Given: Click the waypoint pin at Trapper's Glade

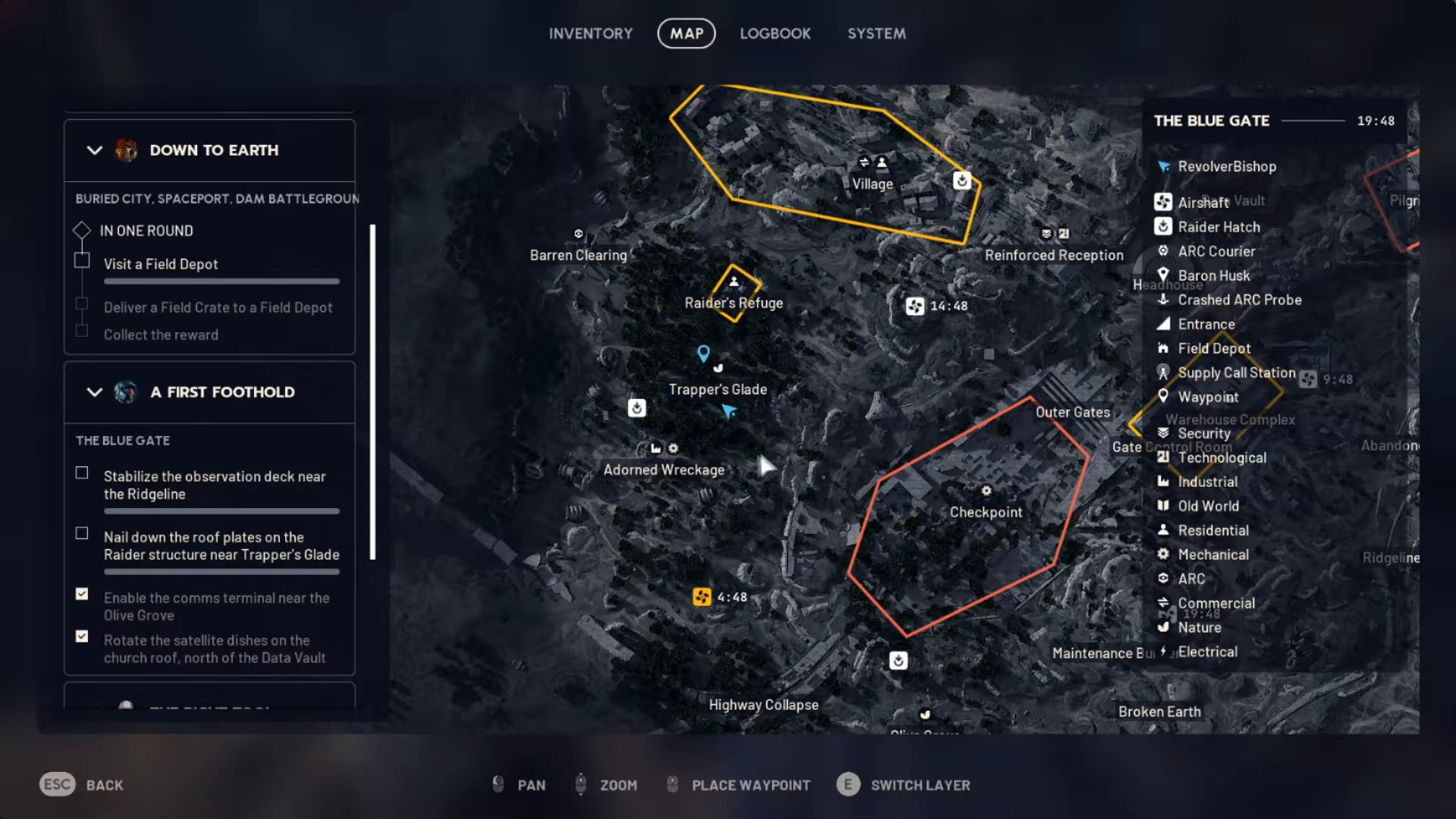Looking at the screenshot, I should point(702,352).
